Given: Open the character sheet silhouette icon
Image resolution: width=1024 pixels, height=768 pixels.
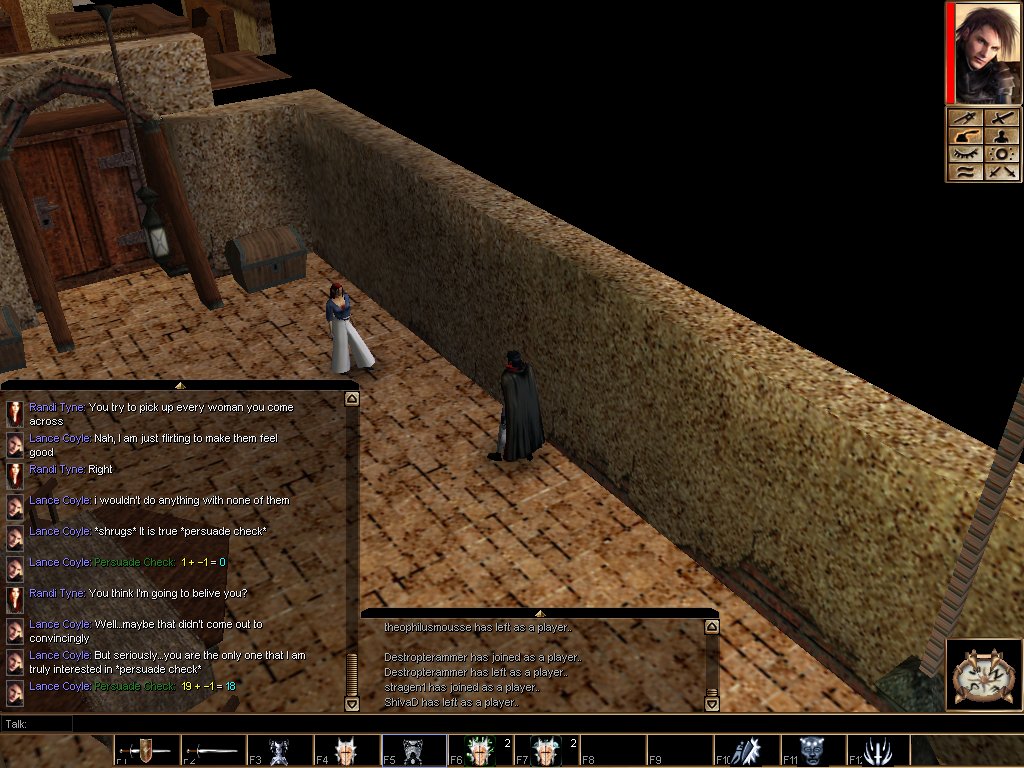Looking at the screenshot, I should 1002,136.
